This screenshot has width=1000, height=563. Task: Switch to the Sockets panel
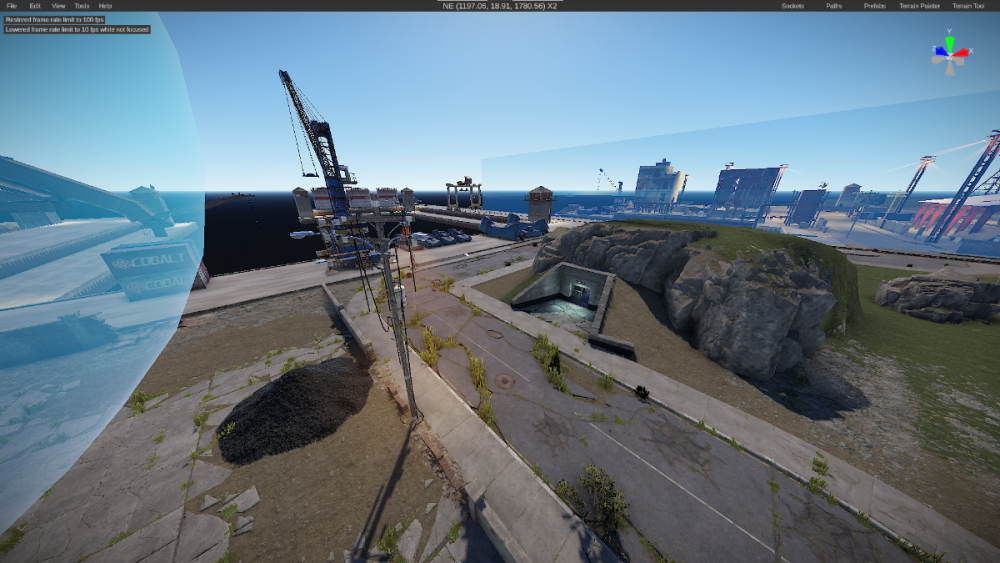[x=793, y=6]
